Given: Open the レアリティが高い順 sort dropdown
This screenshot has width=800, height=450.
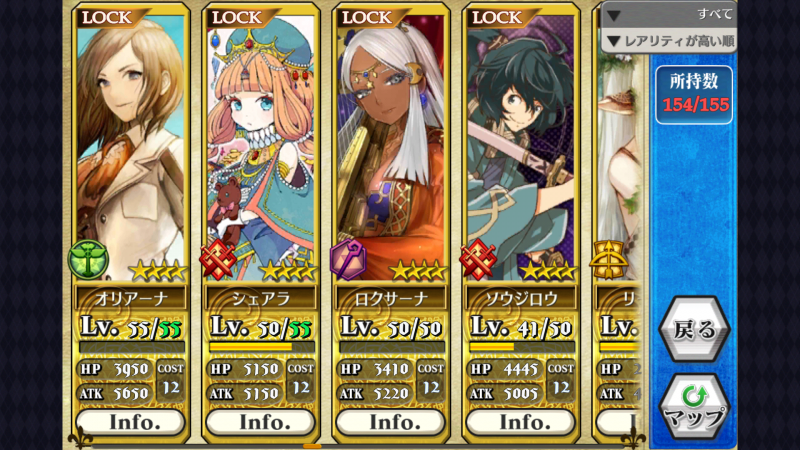Looking at the screenshot, I should point(669,41).
